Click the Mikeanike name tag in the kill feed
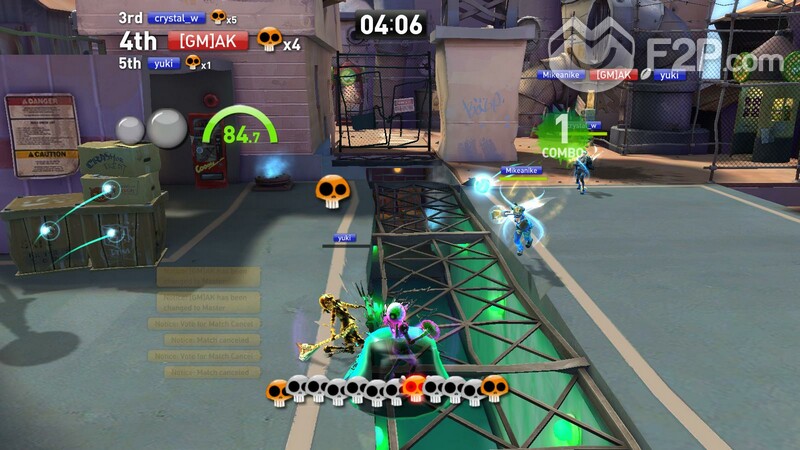Screen dimensions: 800x450 pos(561,74)
